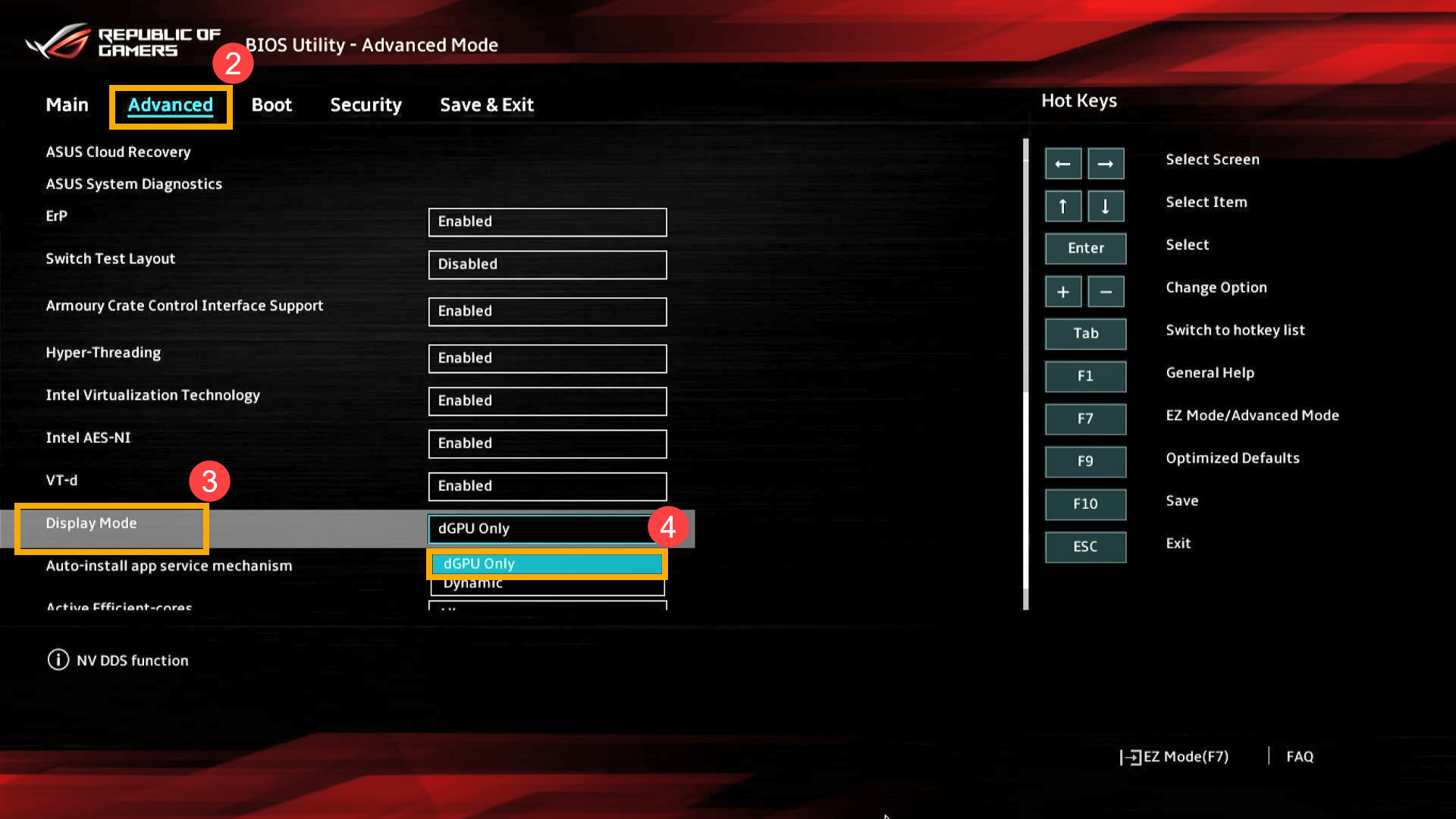Open the Intel Virtualization Technology dropdown

pyautogui.click(x=547, y=400)
